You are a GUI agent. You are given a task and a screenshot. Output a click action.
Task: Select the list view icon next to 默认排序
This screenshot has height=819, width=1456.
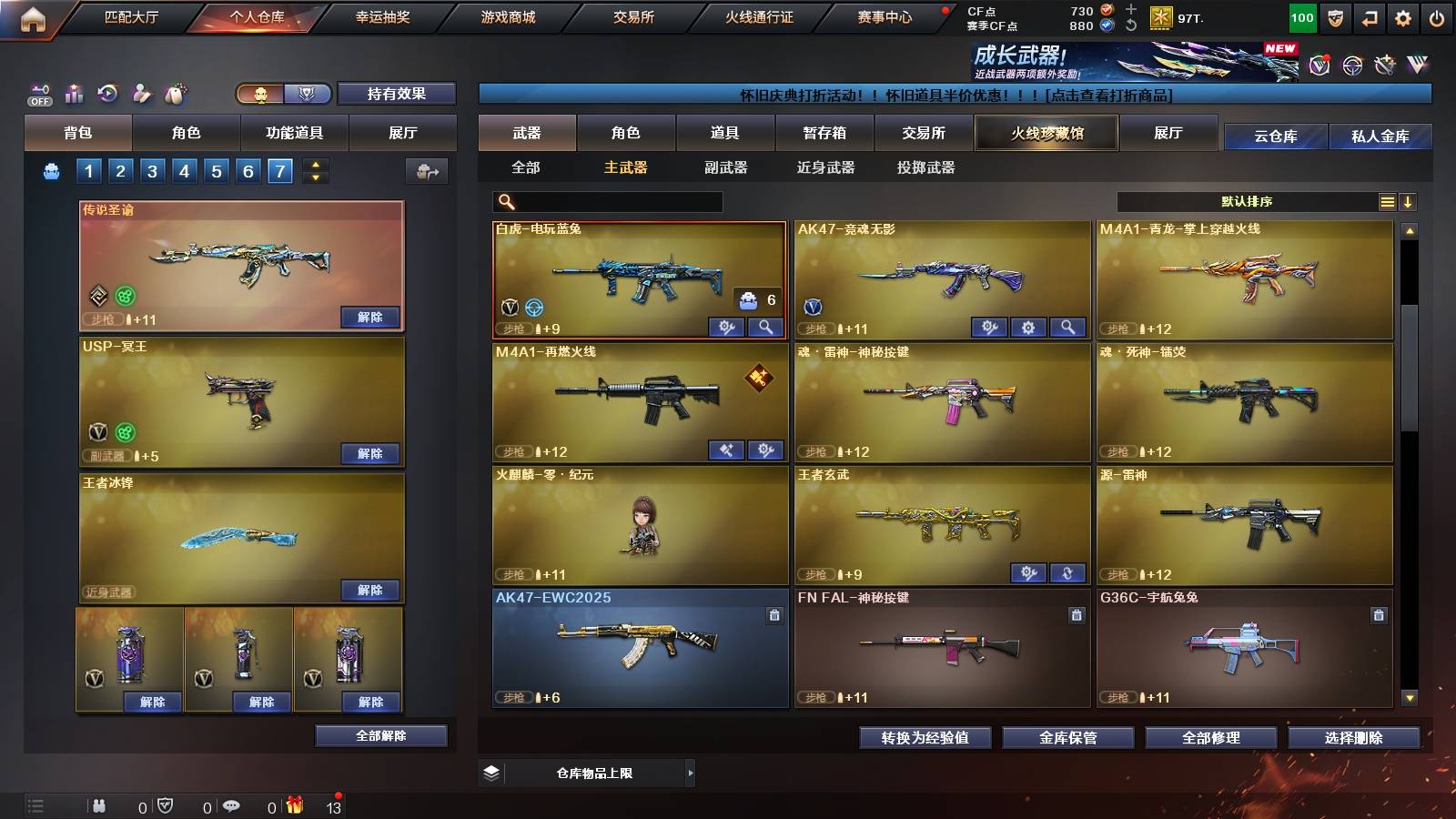tap(1386, 201)
